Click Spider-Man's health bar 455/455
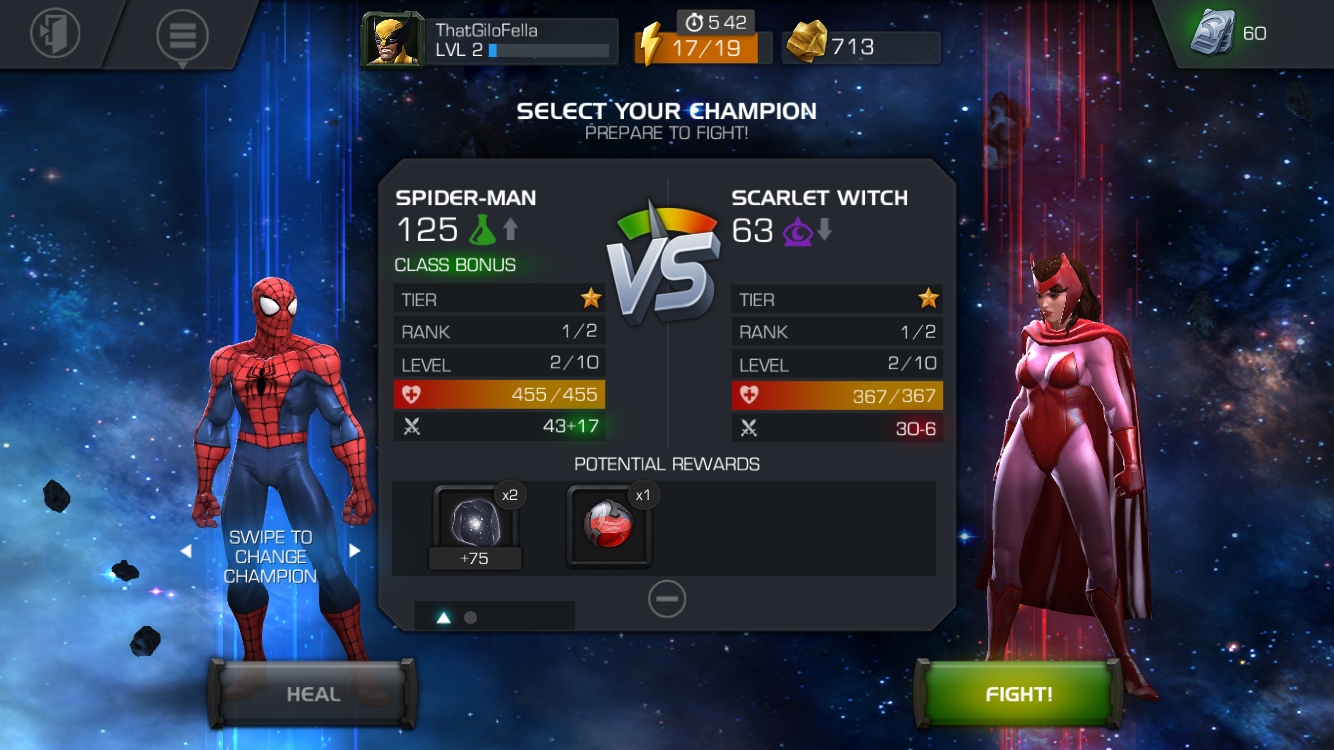 click(x=499, y=395)
